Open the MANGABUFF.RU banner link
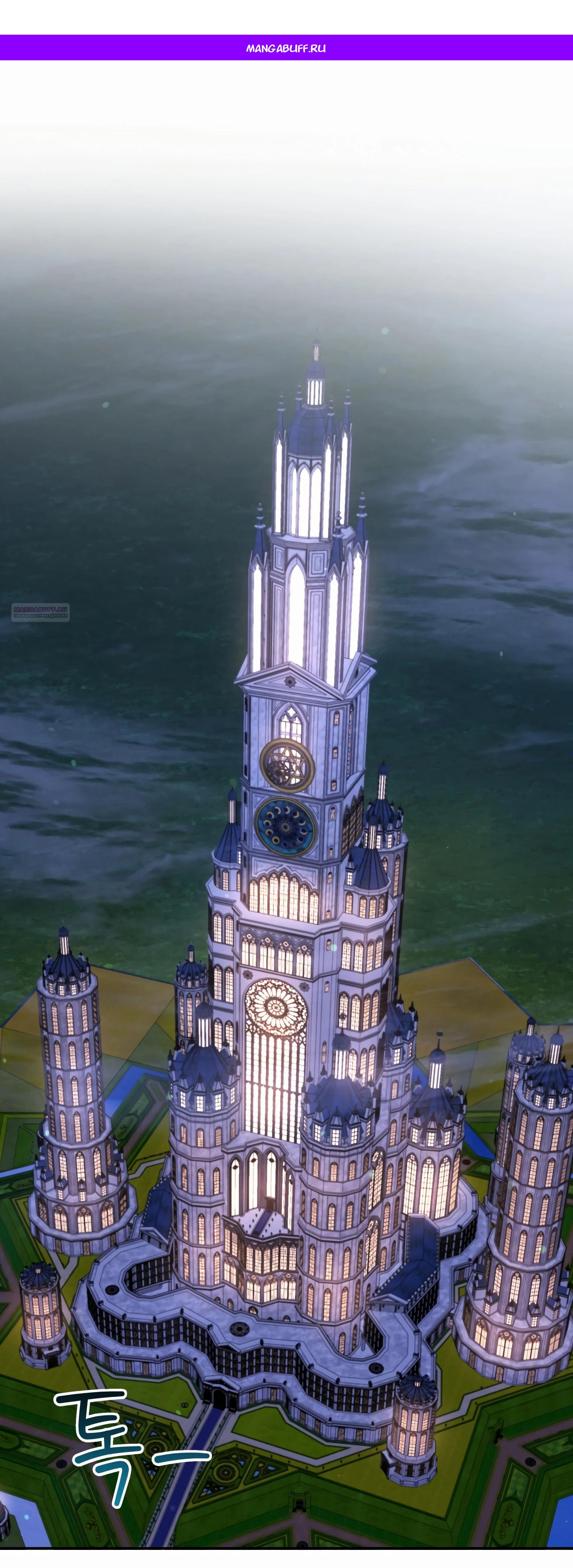The width and height of the screenshot is (573, 1568). pos(286,48)
